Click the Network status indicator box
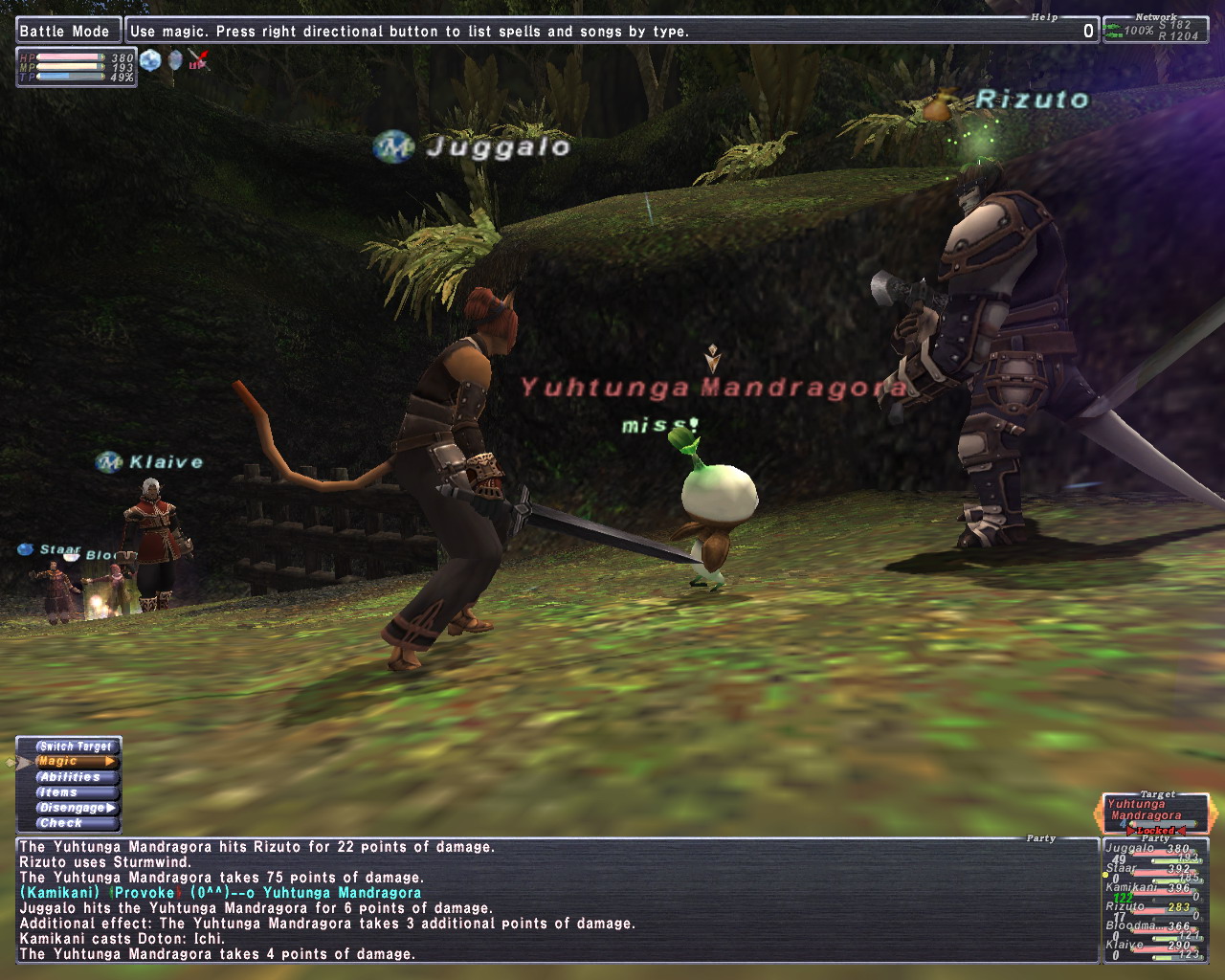 pyautogui.click(x=1155, y=31)
